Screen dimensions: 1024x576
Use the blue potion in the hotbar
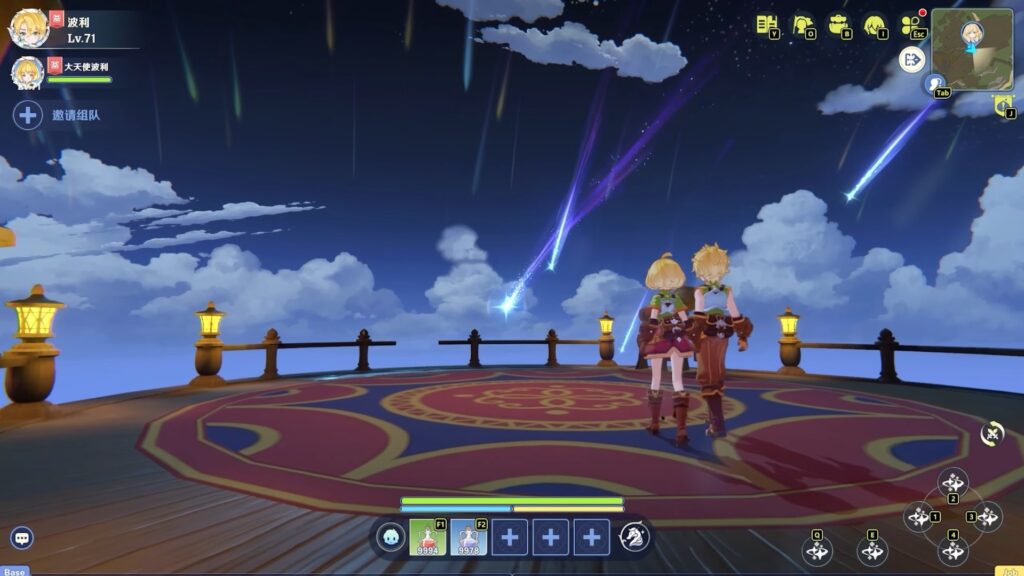pos(468,537)
